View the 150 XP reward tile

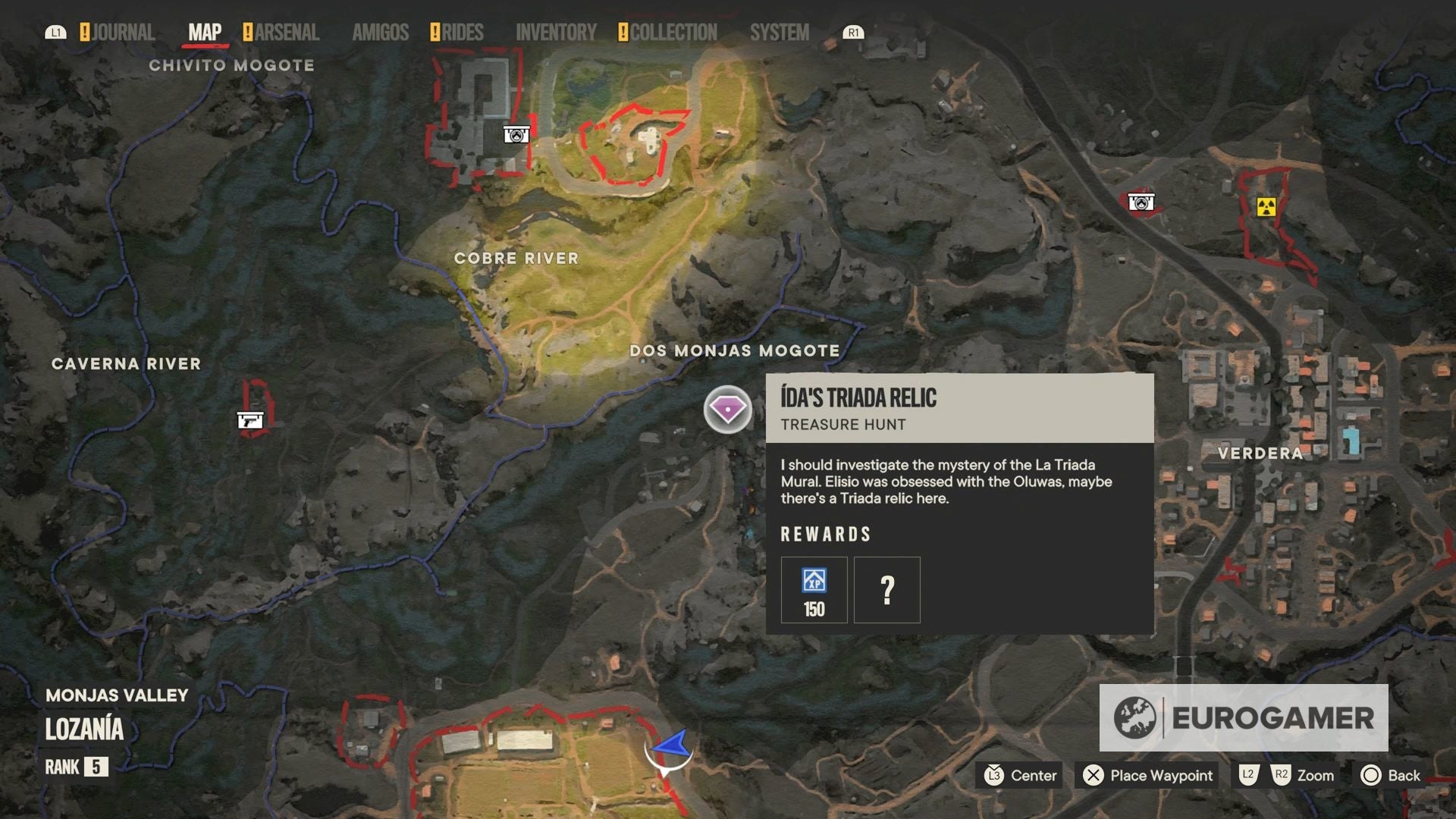pyautogui.click(x=814, y=590)
